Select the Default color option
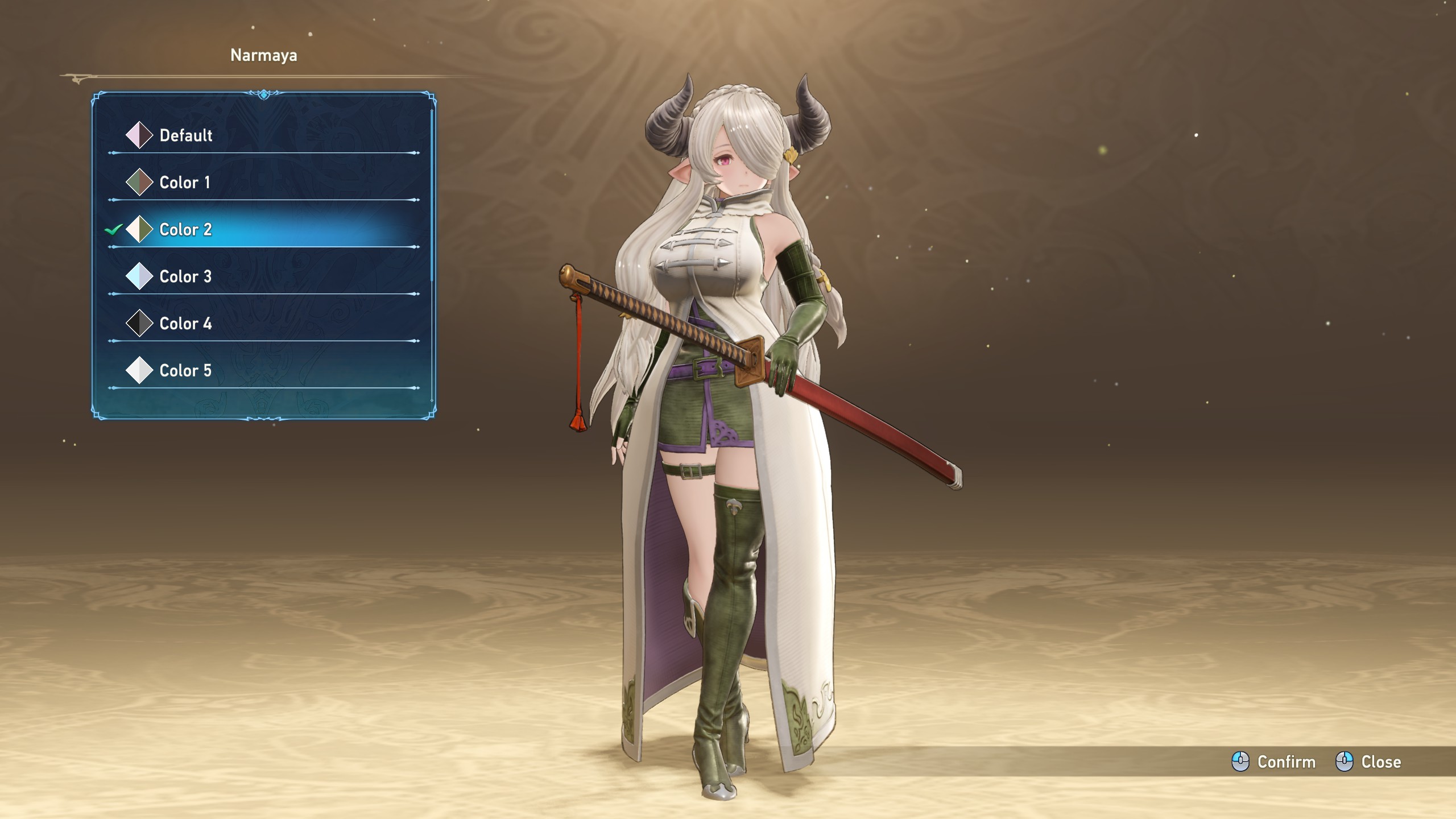 click(185, 135)
